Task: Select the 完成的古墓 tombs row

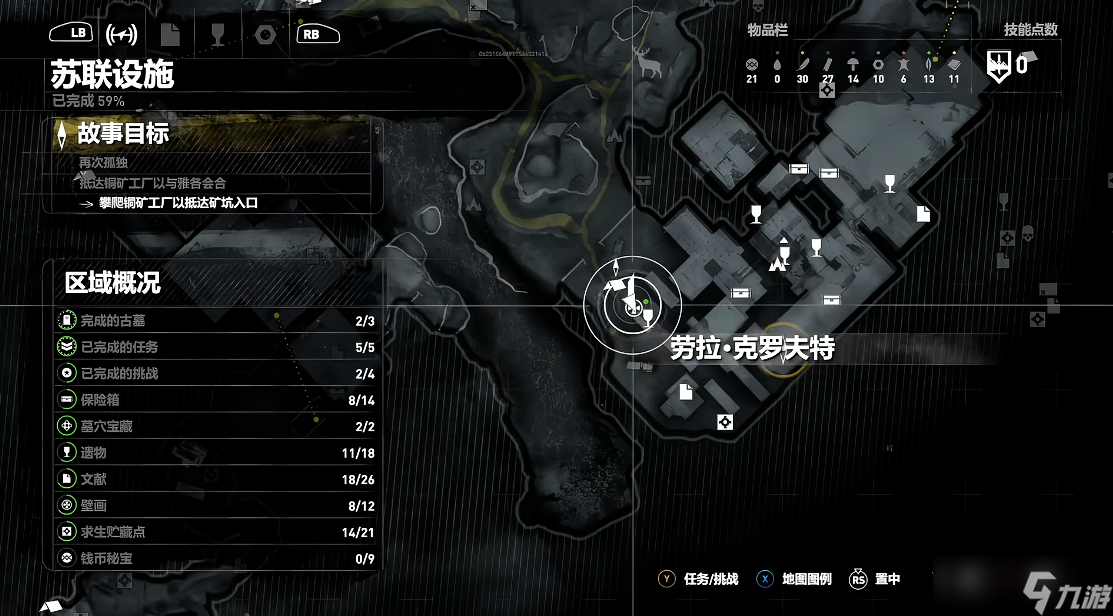Action: tap(213, 321)
